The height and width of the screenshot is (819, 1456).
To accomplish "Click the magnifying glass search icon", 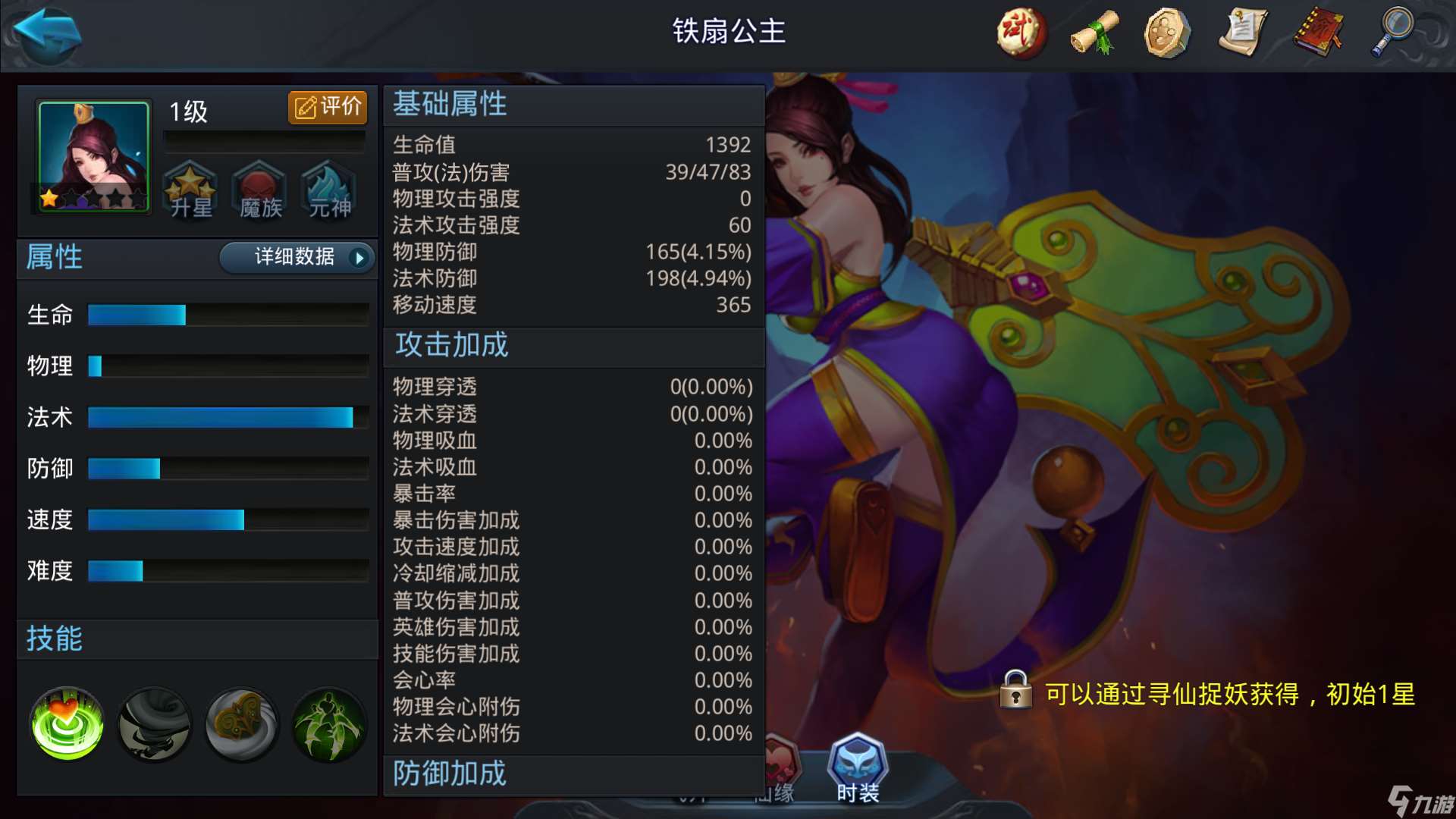I will click(x=1394, y=32).
